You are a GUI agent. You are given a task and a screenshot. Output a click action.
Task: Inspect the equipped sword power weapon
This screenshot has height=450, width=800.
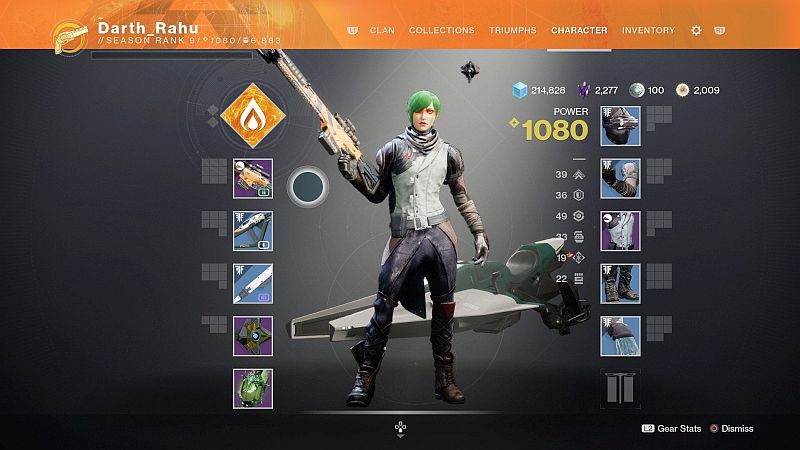click(253, 283)
